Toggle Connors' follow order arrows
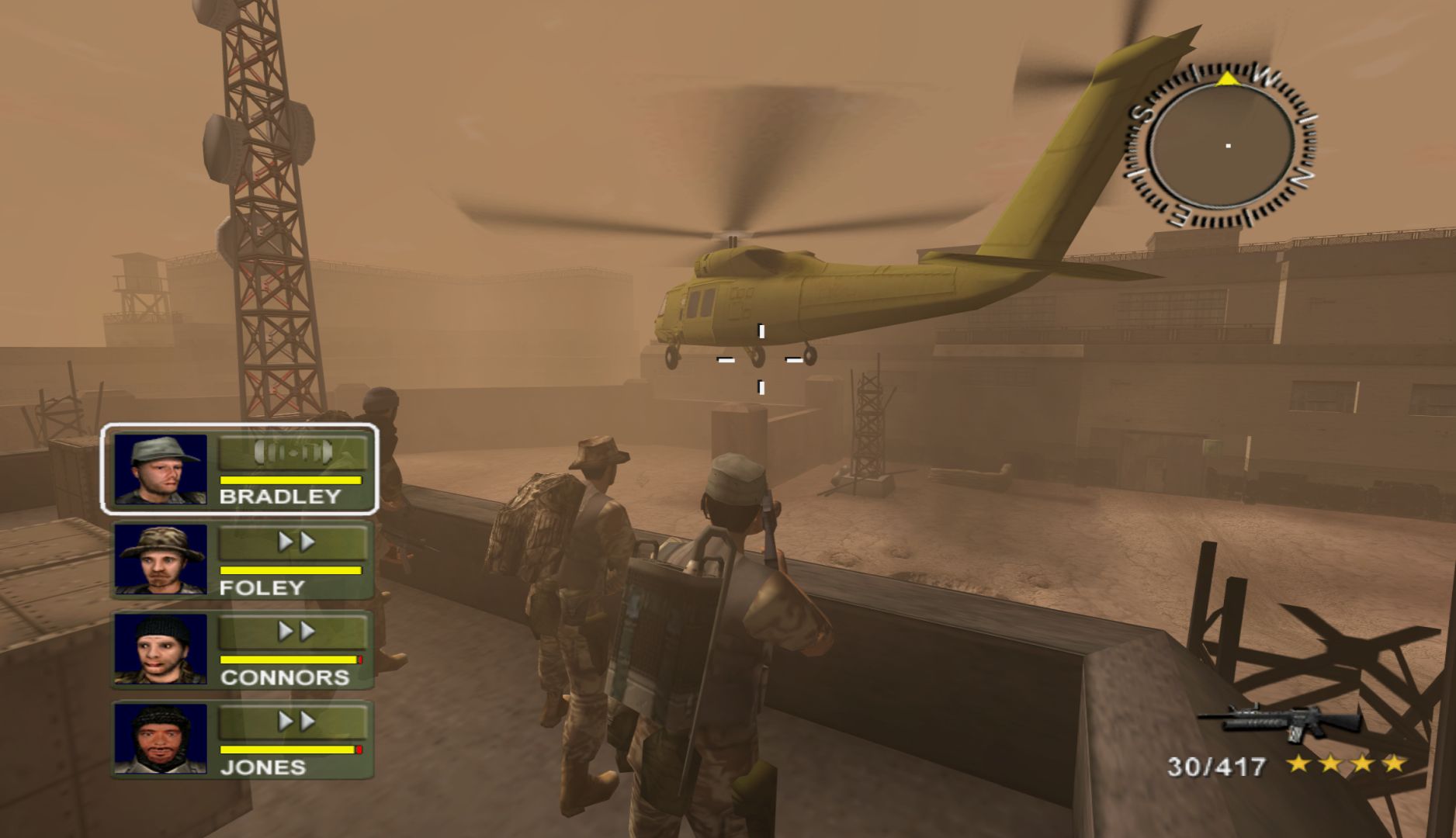This screenshot has width=1456, height=838. tap(293, 632)
